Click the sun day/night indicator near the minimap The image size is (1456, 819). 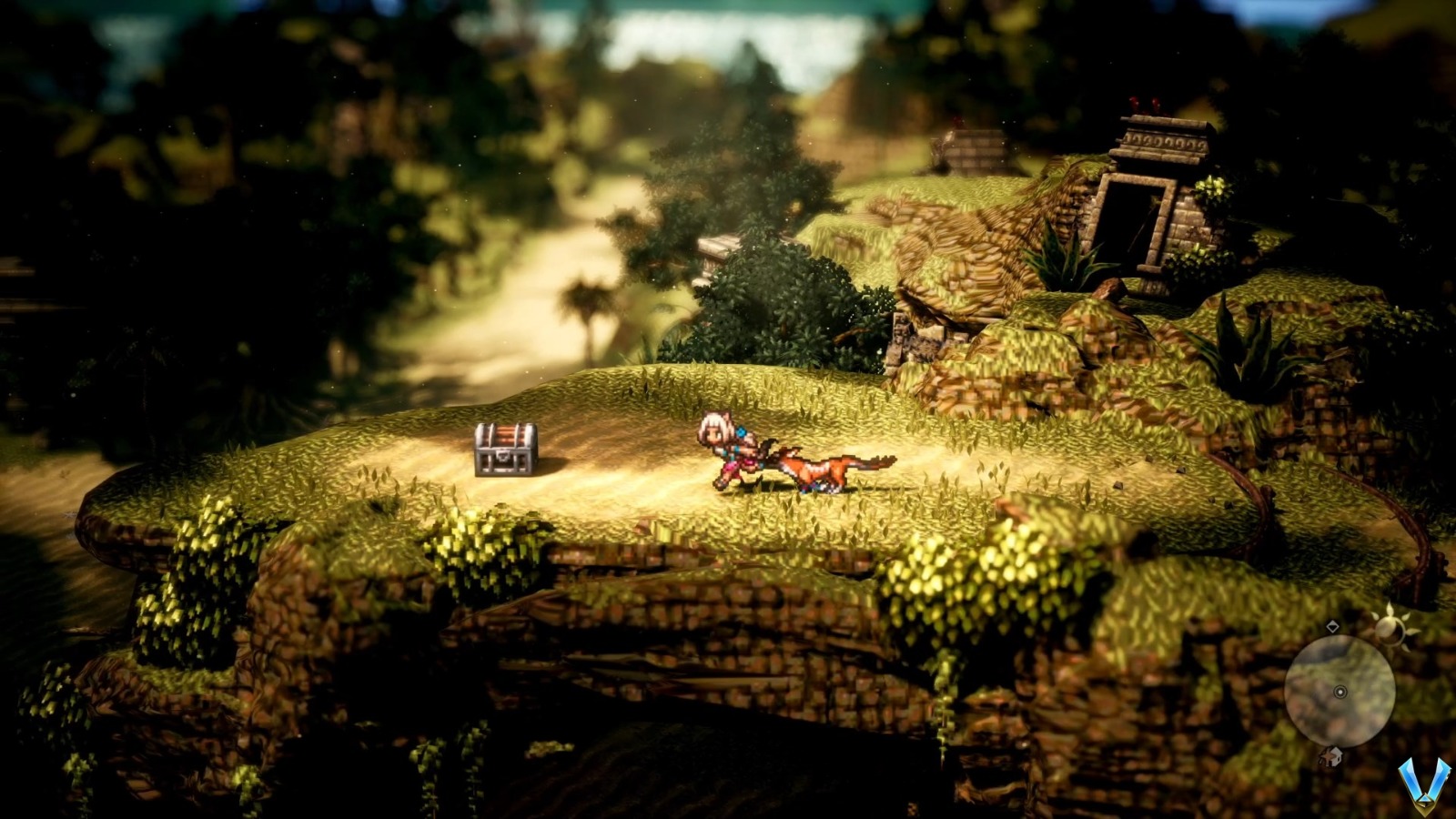click(1390, 630)
